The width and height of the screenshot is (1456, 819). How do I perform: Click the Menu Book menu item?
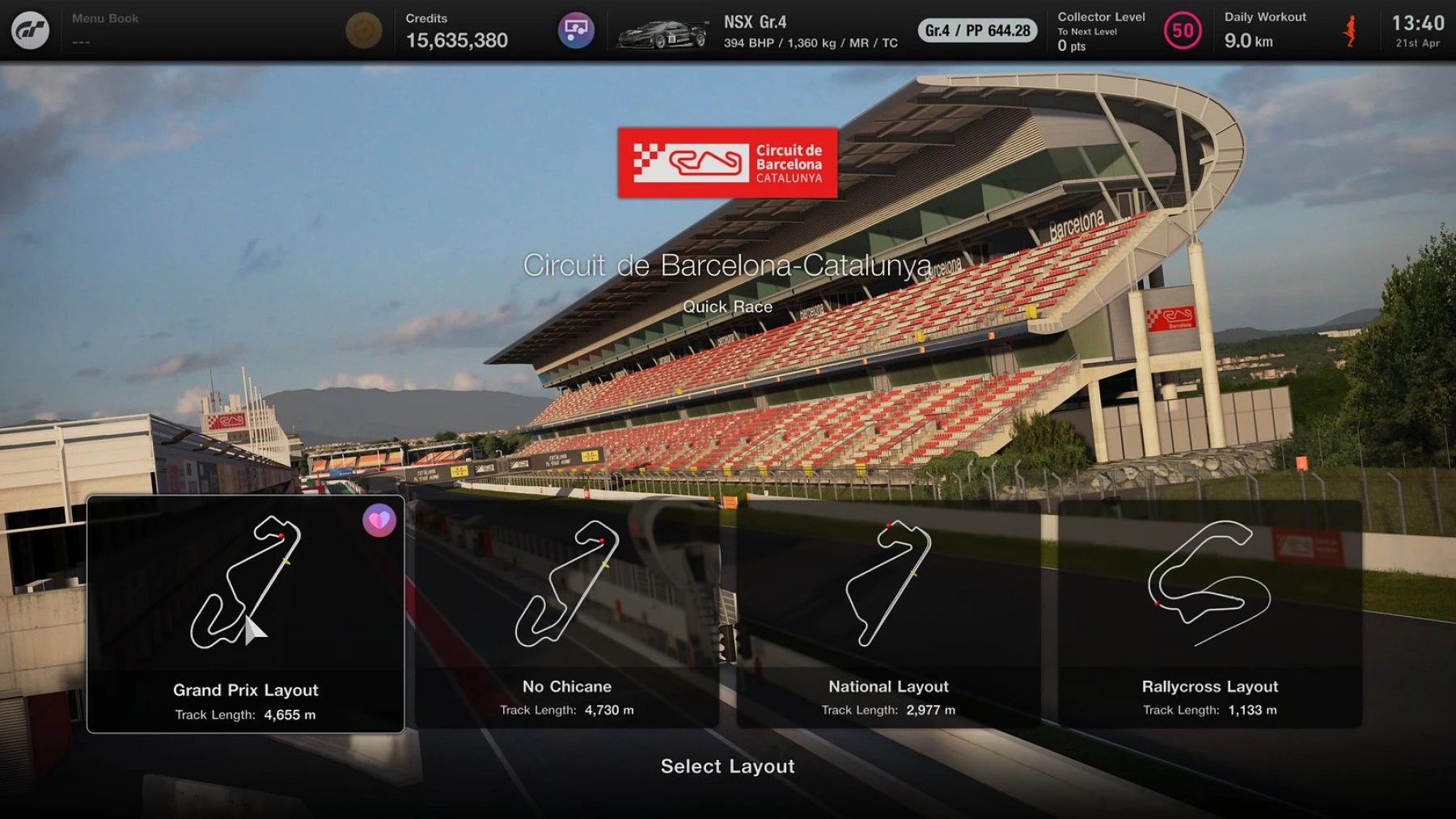105,18
